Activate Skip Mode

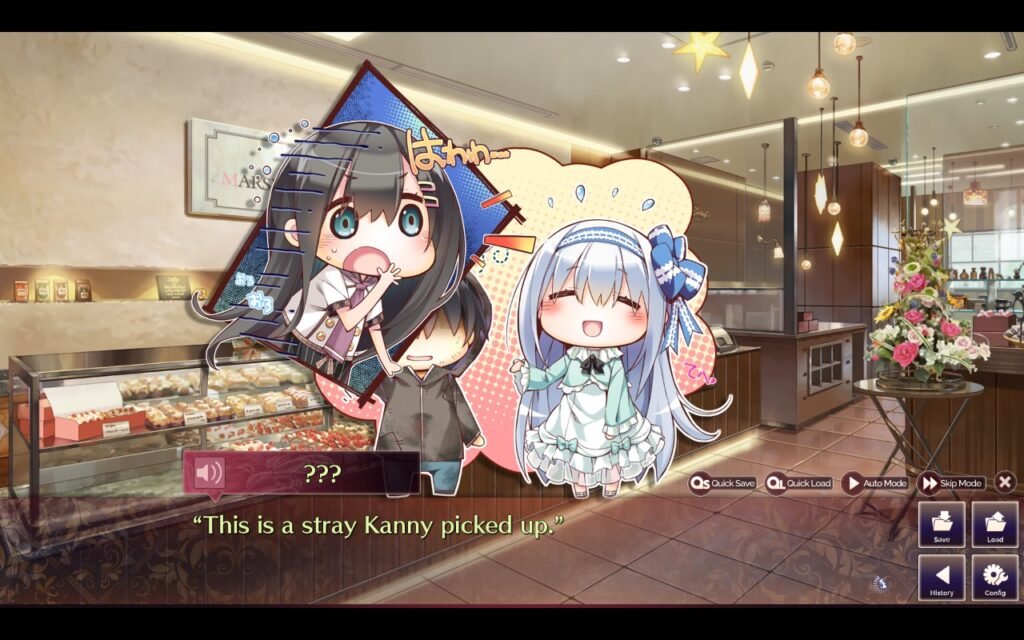(951, 483)
